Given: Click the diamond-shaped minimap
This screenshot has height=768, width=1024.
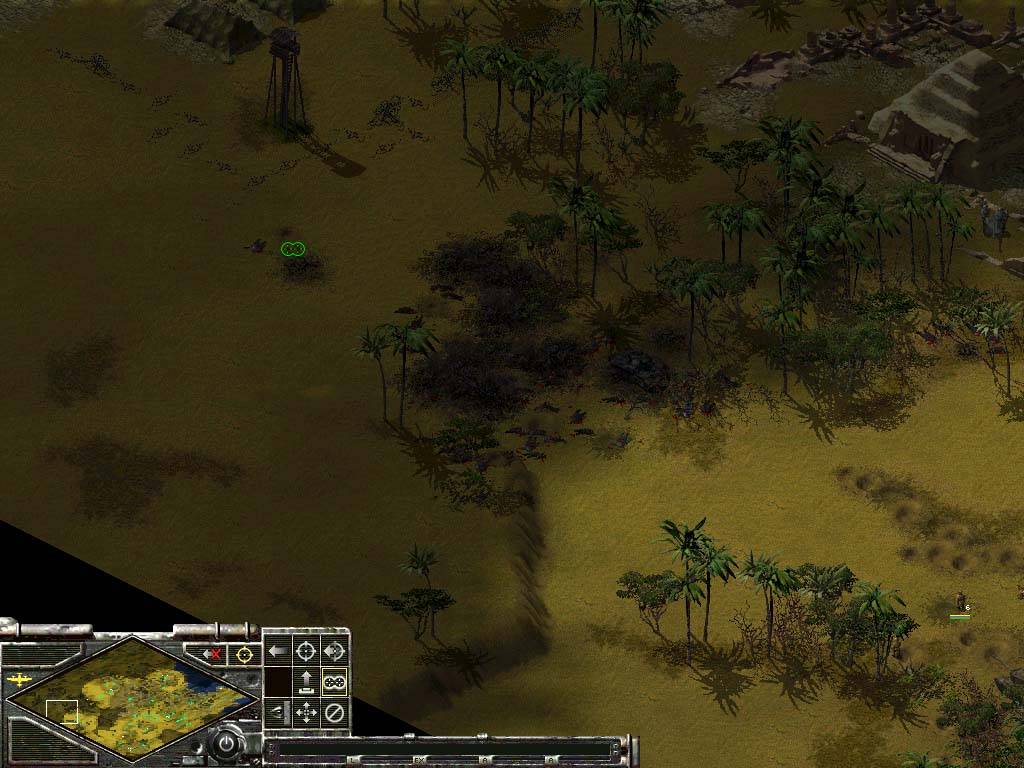Looking at the screenshot, I should pyautogui.click(x=130, y=698).
